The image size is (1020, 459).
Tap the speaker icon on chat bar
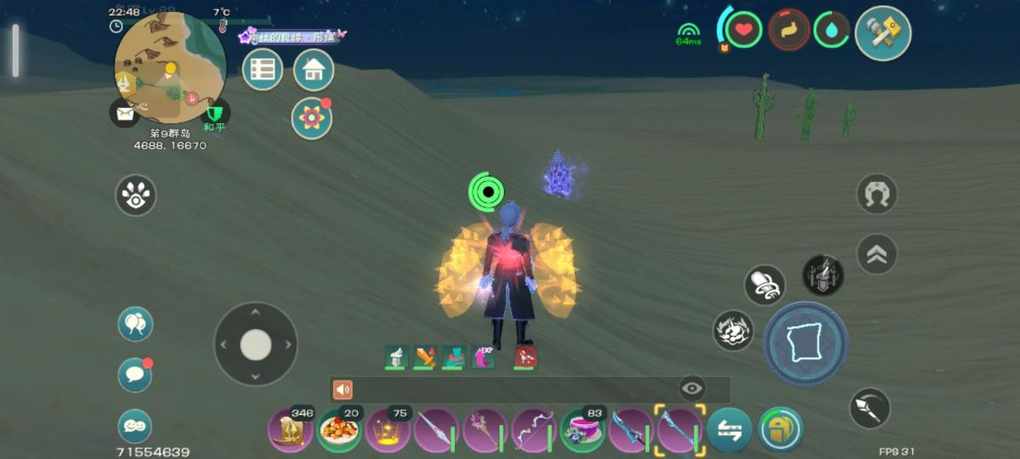tap(343, 389)
